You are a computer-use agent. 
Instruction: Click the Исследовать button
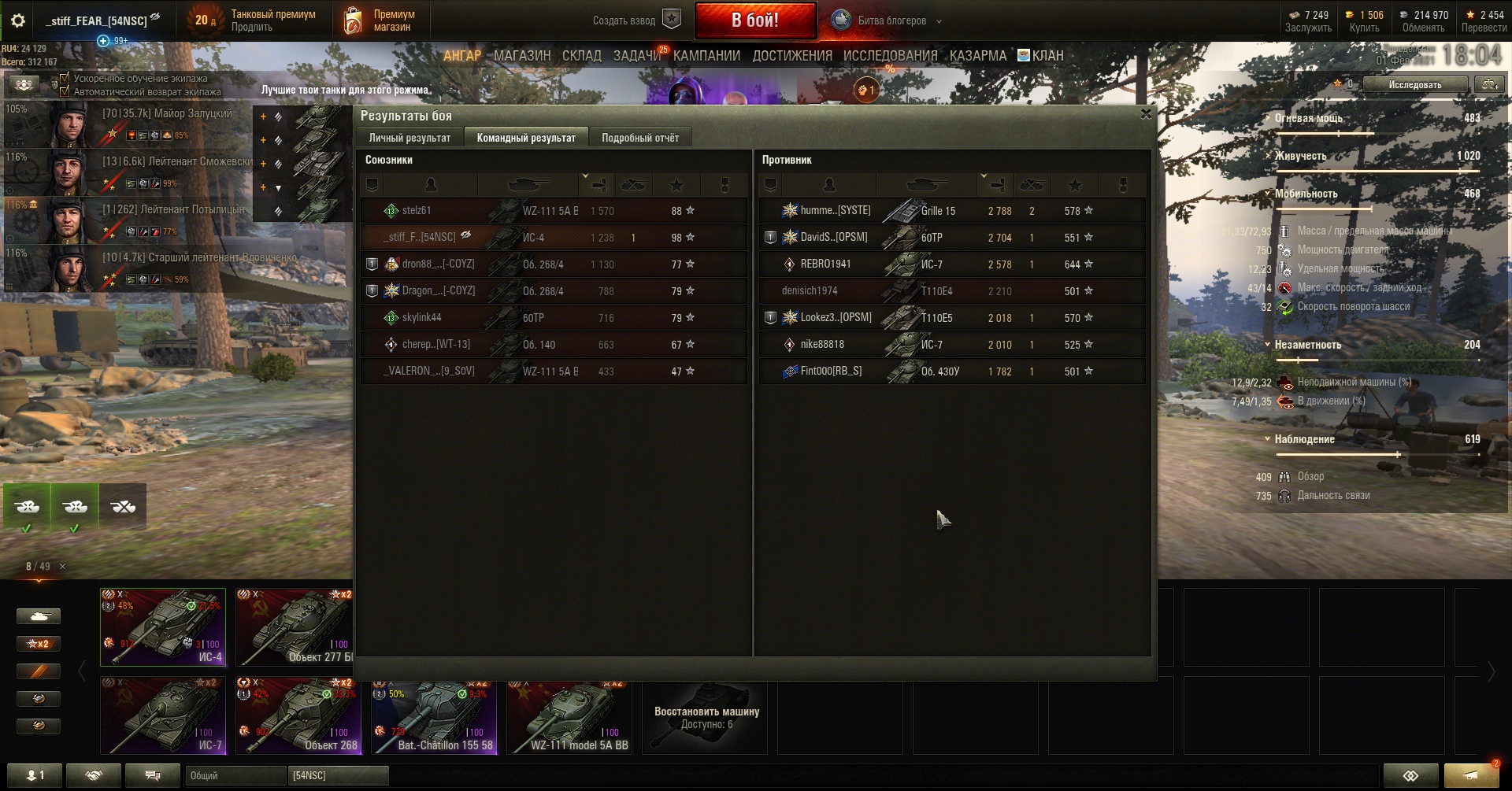tap(1414, 84)
